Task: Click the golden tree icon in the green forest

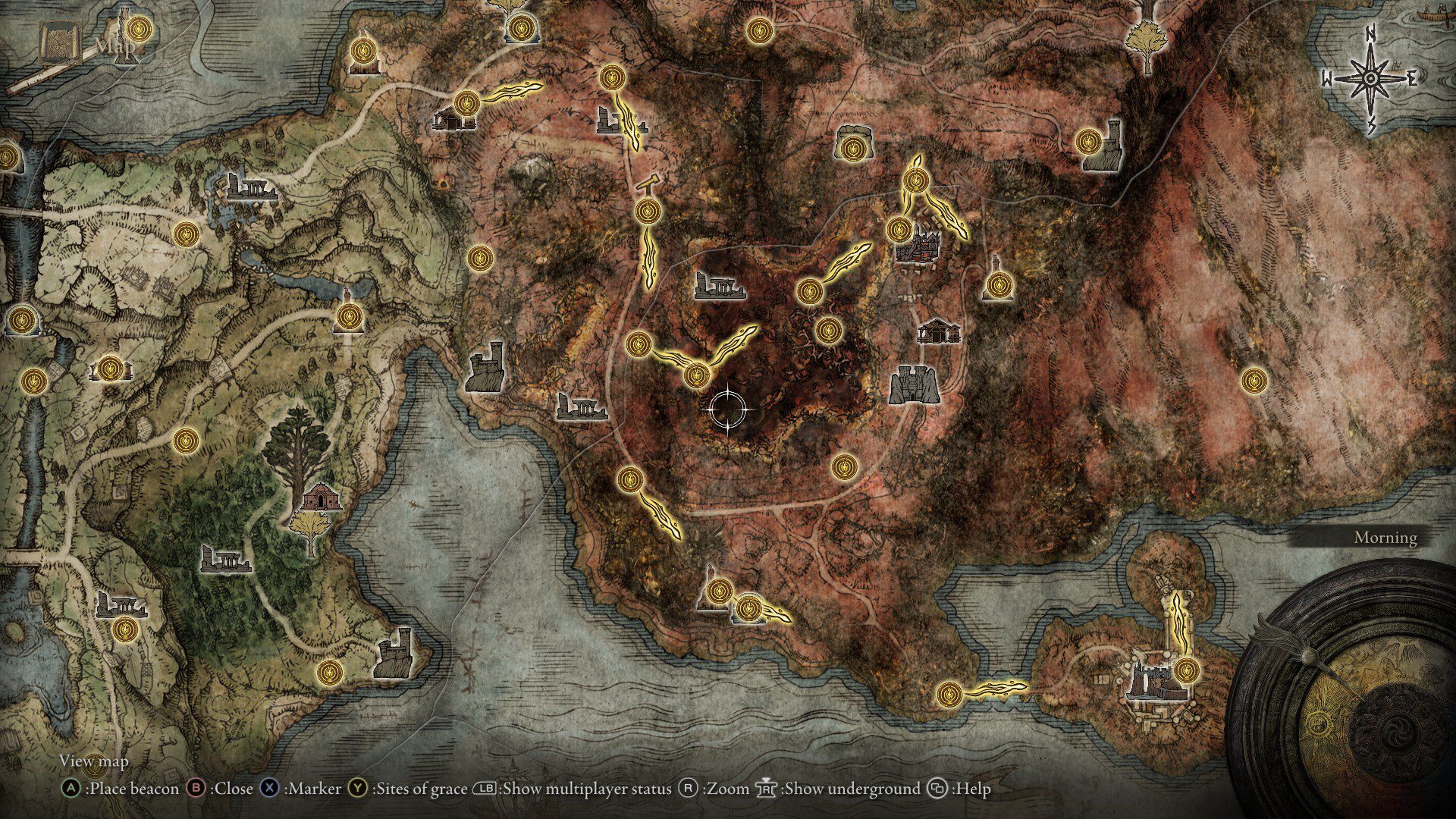Action: coord(309,528)
